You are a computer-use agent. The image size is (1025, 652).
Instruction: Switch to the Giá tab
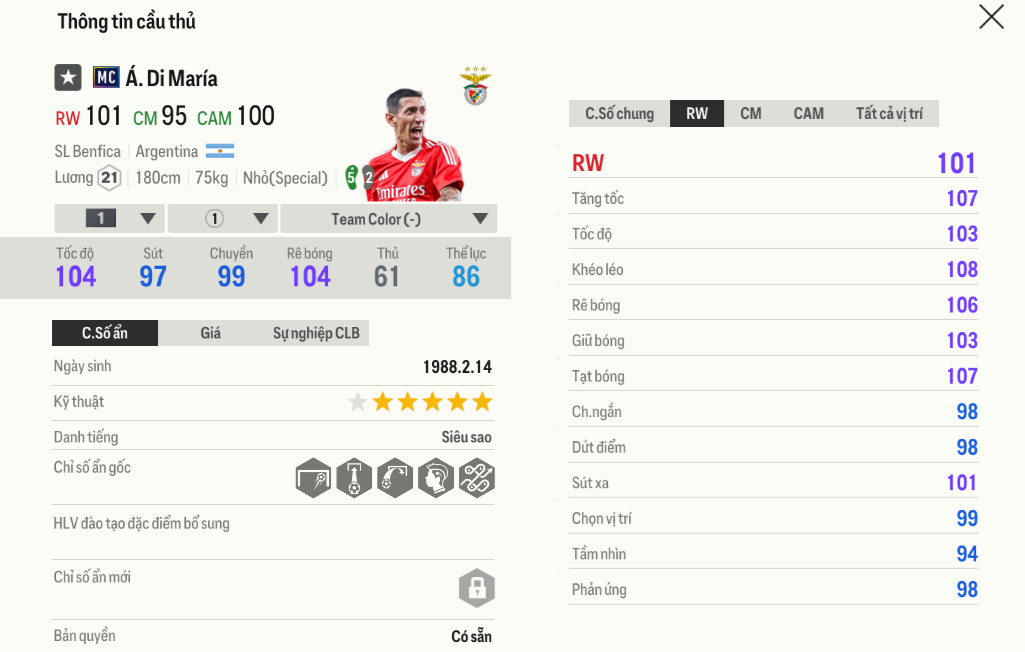pyautogui.click(x=210, y=333)
